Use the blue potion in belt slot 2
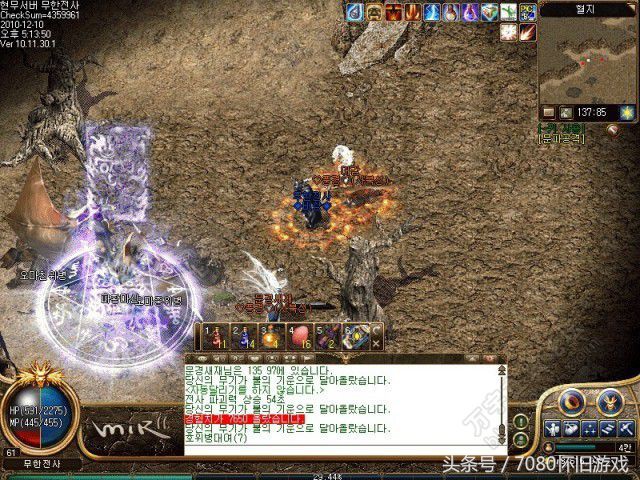This screenshot has width=640, height=480. click(243, 336)
